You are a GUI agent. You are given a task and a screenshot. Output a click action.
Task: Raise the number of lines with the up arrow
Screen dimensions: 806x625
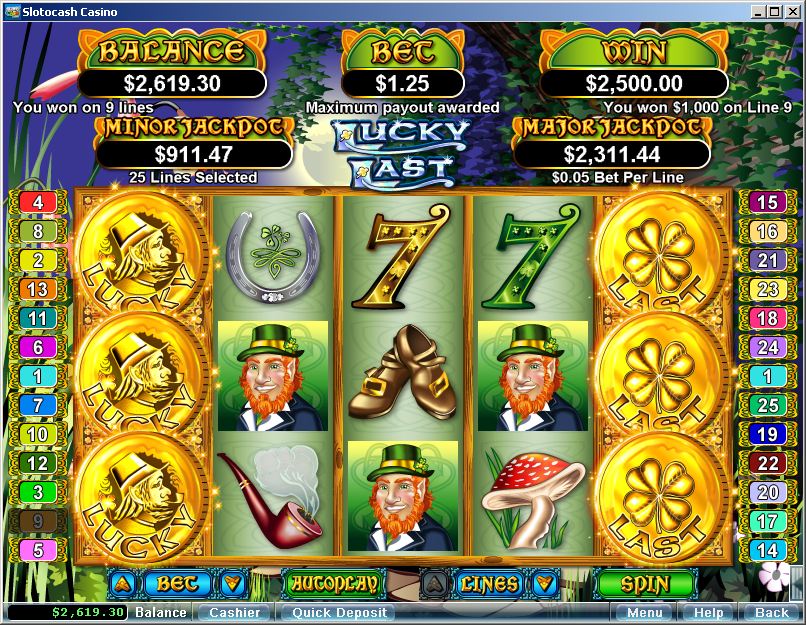435,583
